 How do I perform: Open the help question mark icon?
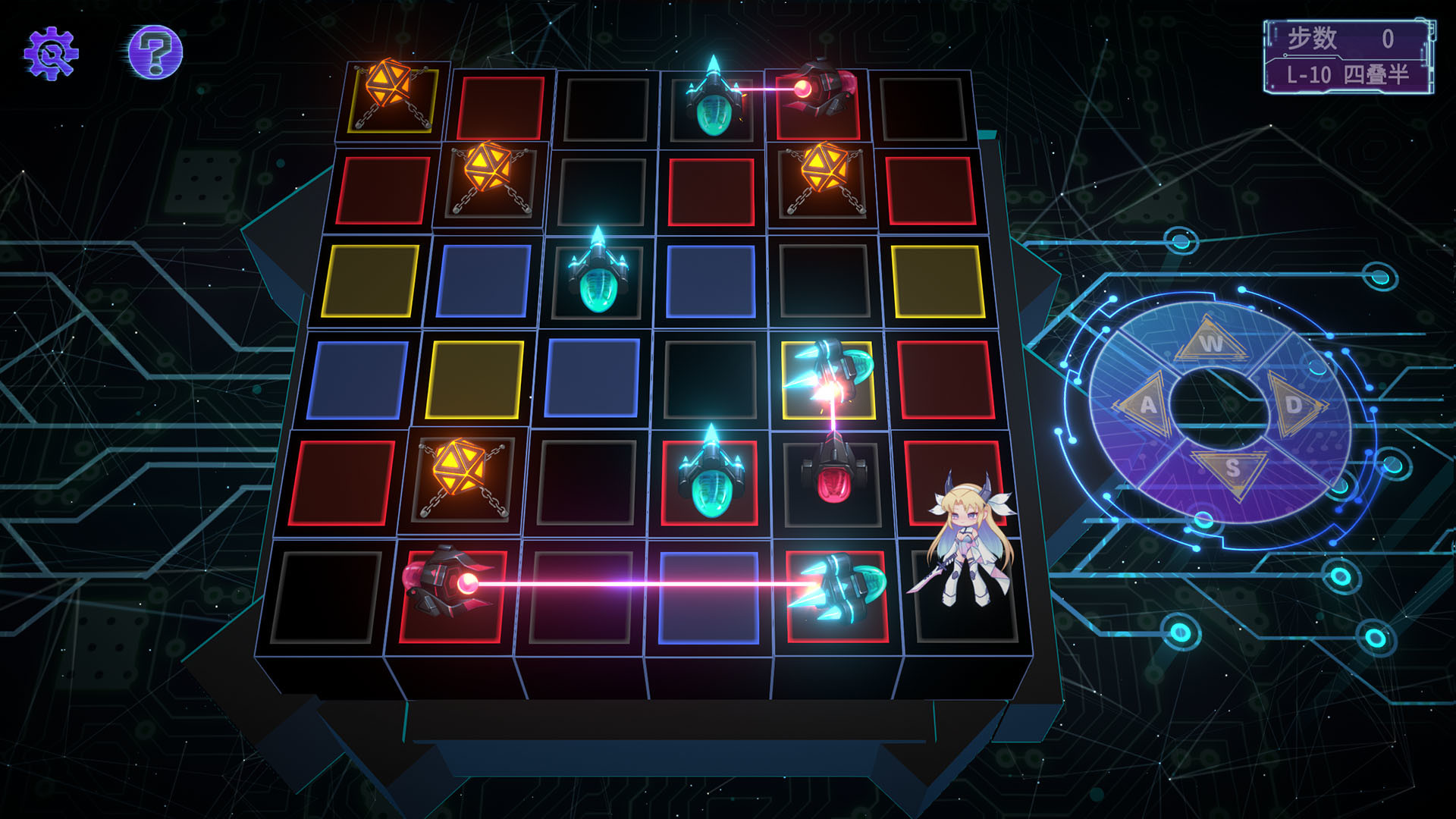pyautogui.click(x=154, y=52)
